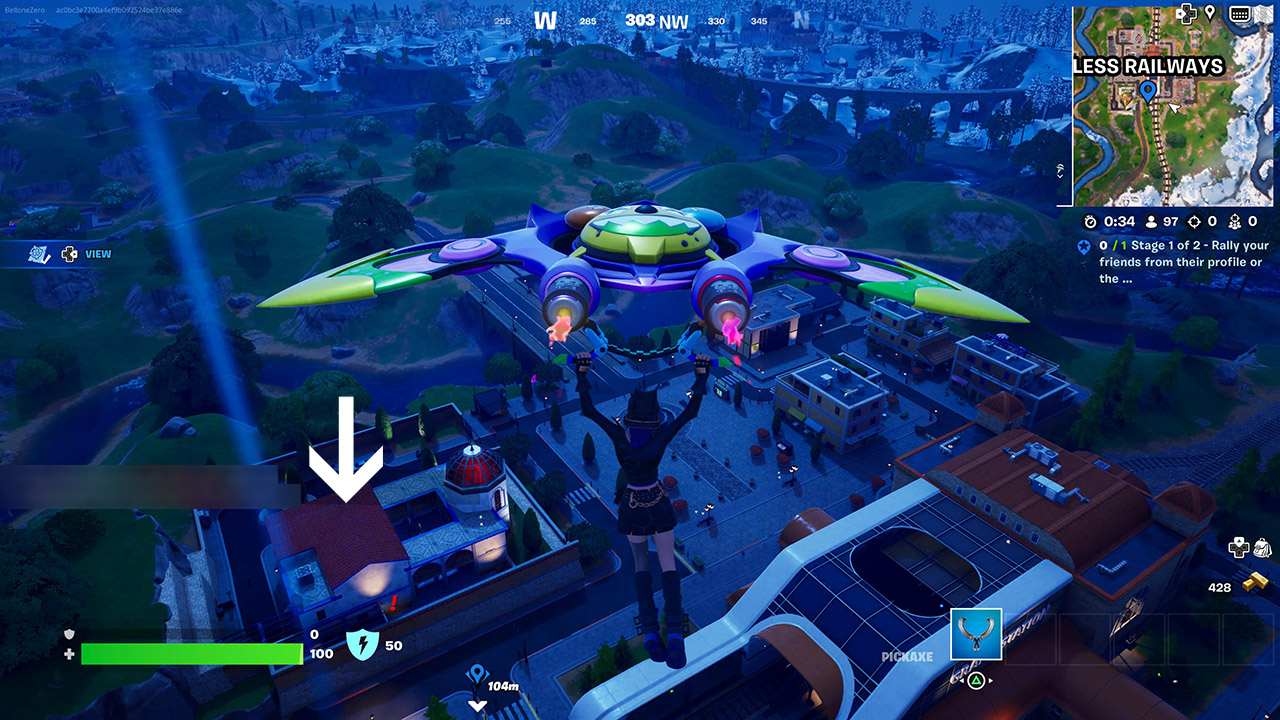Click the right arrow beside triangle prompt
The height and width of the screenshot is (720, 1280).
pos(991,680)
